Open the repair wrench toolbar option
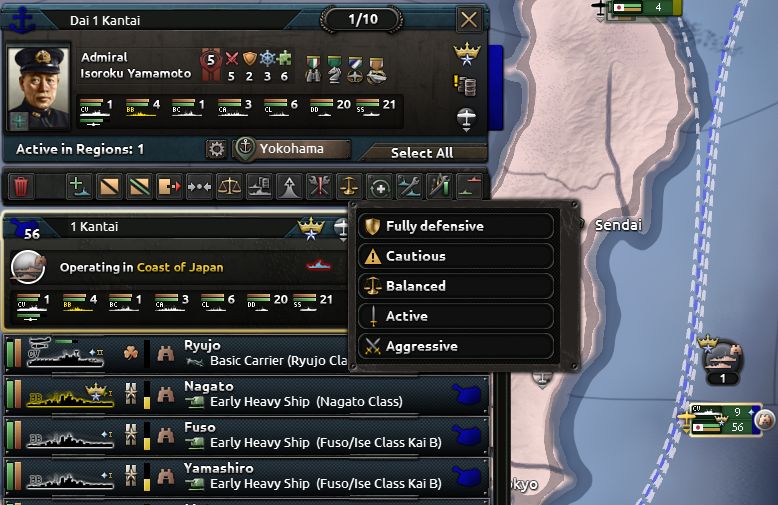 [409, 186]
